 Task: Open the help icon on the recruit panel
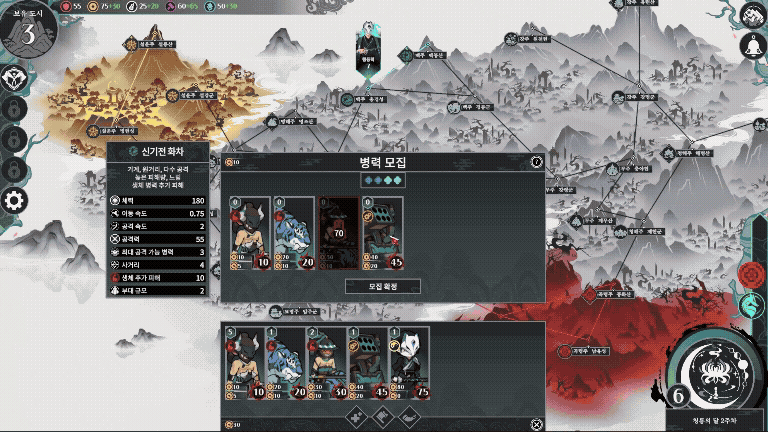tap(537, 161)
